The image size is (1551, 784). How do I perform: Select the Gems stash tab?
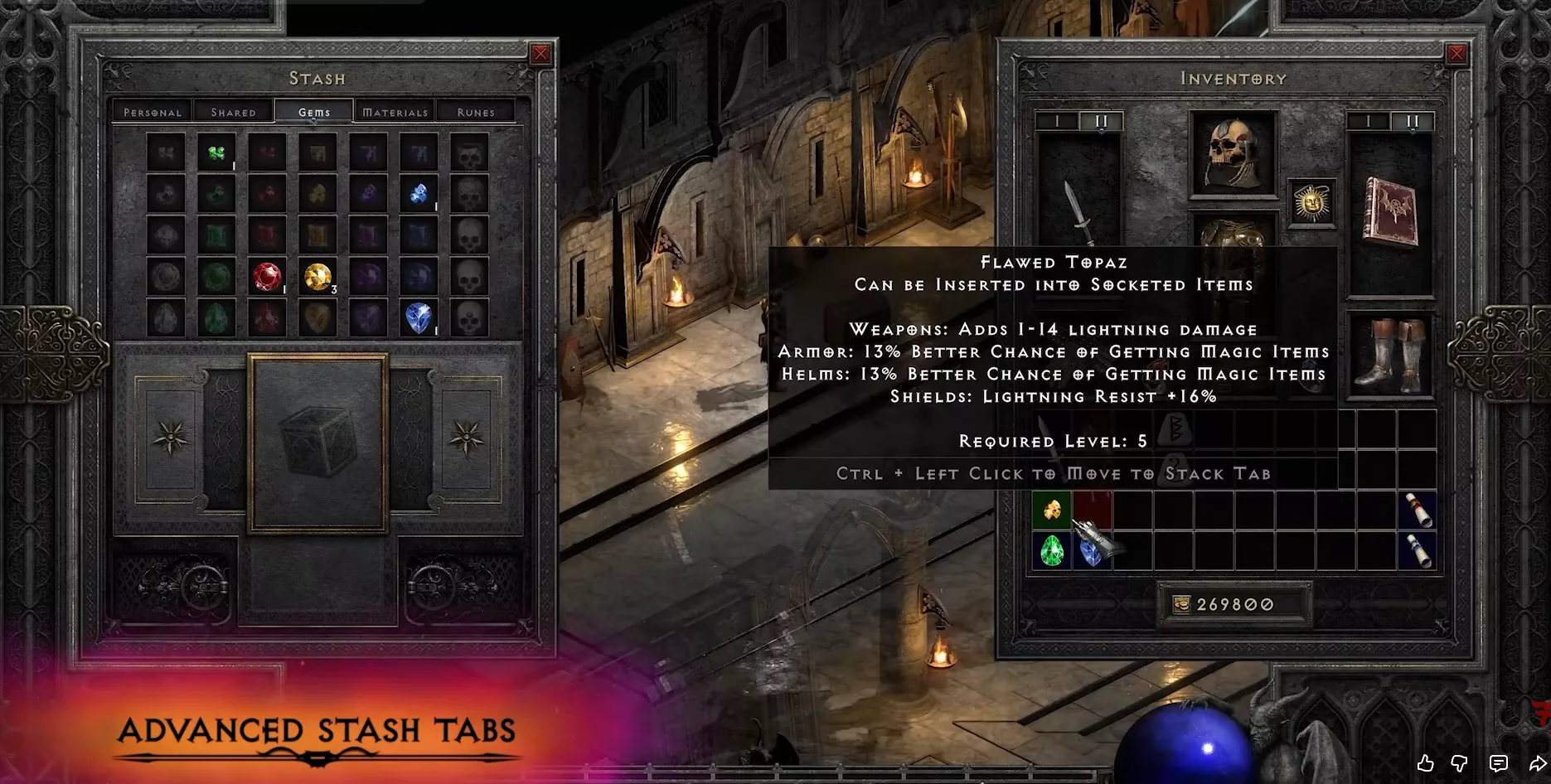tap(314, 112)
